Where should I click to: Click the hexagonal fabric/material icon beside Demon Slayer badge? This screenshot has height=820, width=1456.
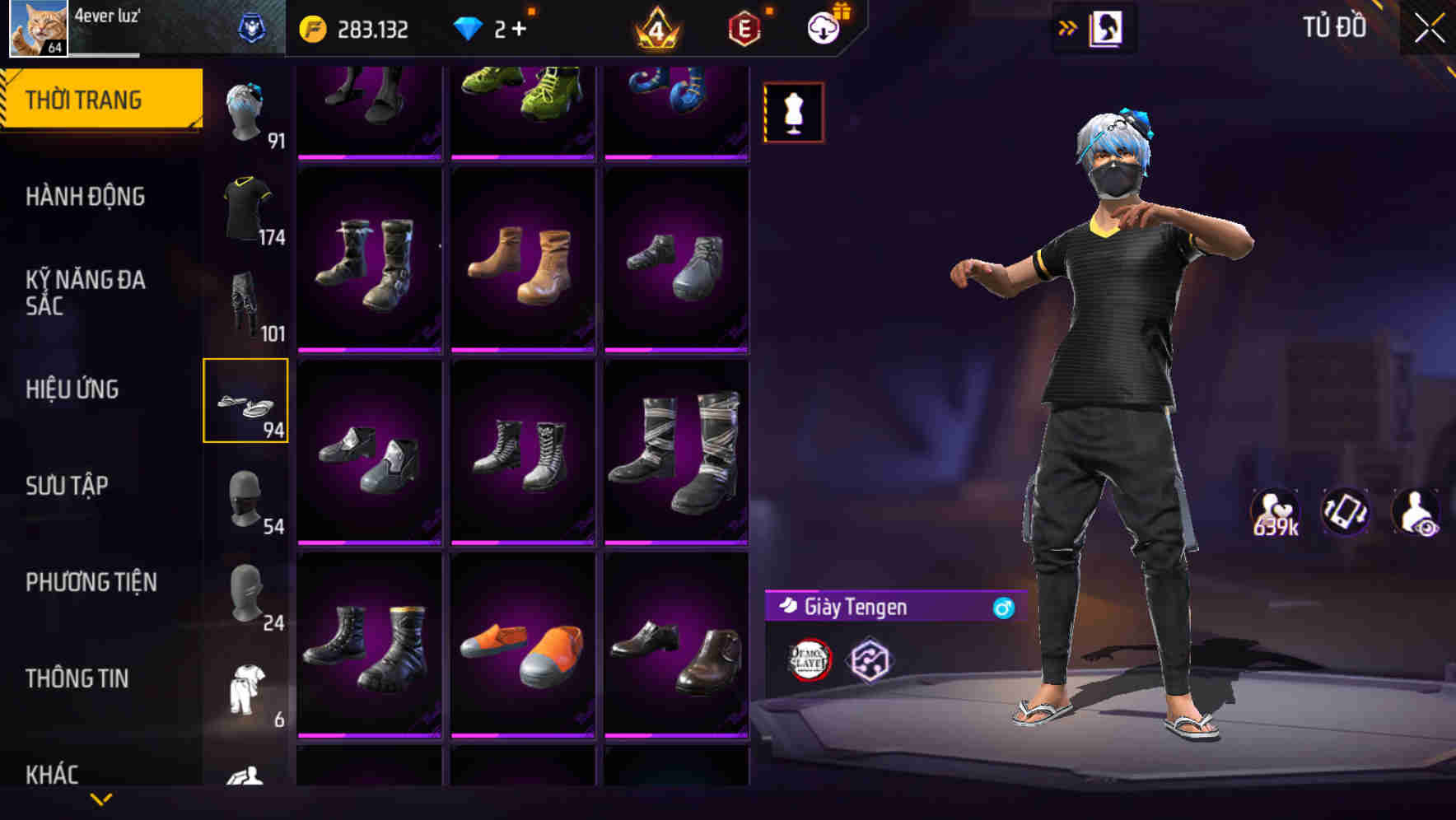867,659
